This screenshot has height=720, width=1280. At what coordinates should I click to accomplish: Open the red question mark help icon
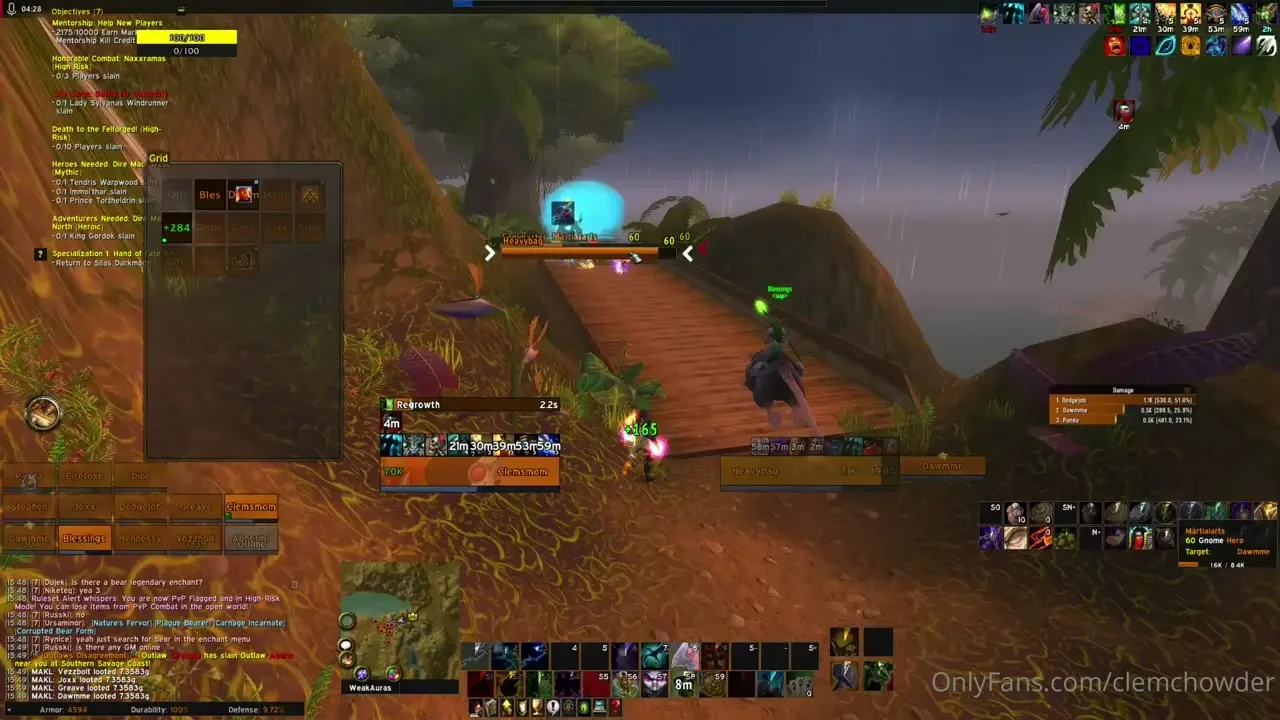coord(615,708)
